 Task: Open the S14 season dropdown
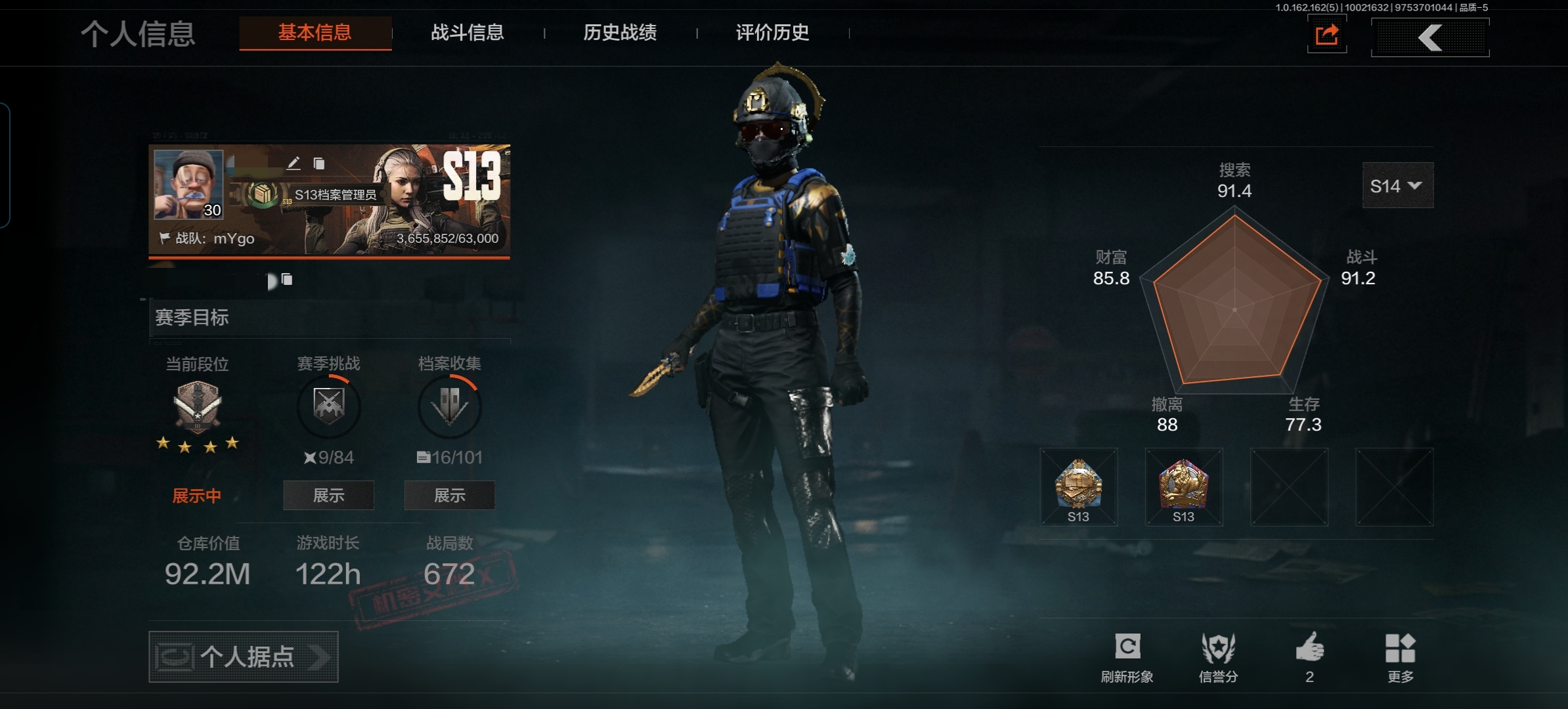click(x=1397, y=186)
